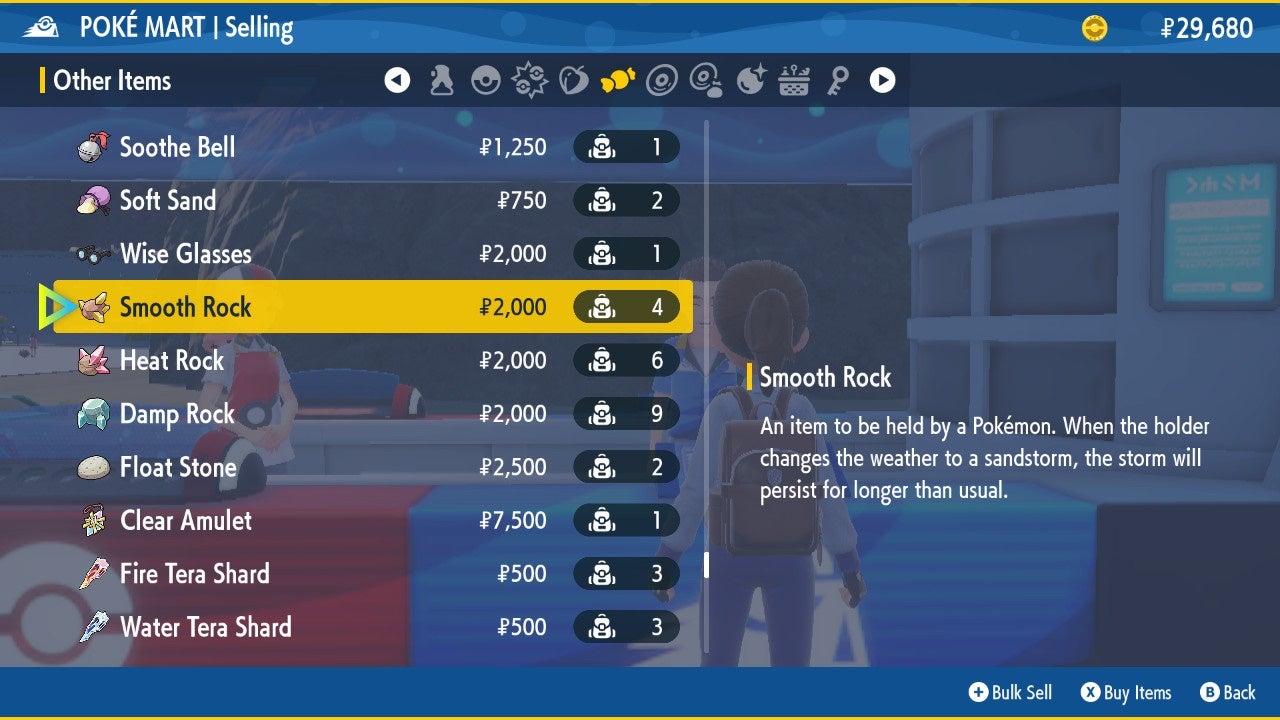
Task: Click the Poké Mart logo in the header
Action: click(40, 26)
